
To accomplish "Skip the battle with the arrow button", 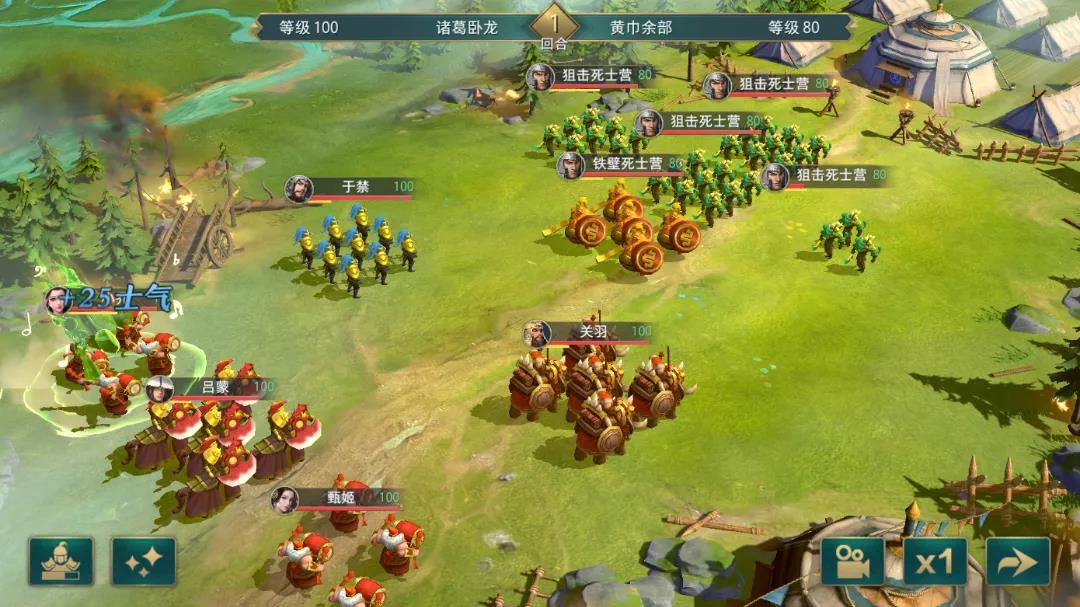I will (x=1017, y=561).
